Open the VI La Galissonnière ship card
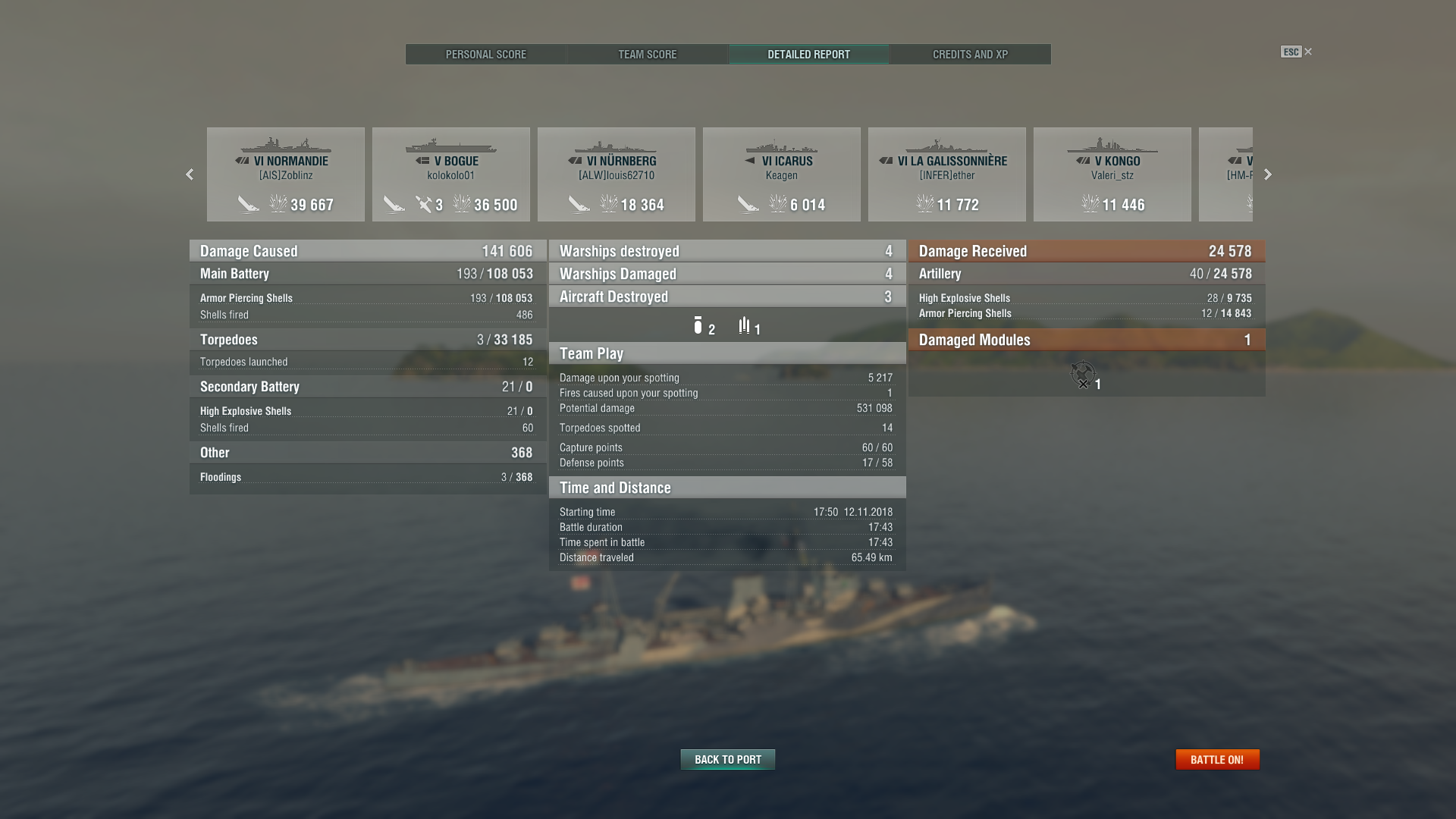The image size is (1456, 819). click(947, 174)
